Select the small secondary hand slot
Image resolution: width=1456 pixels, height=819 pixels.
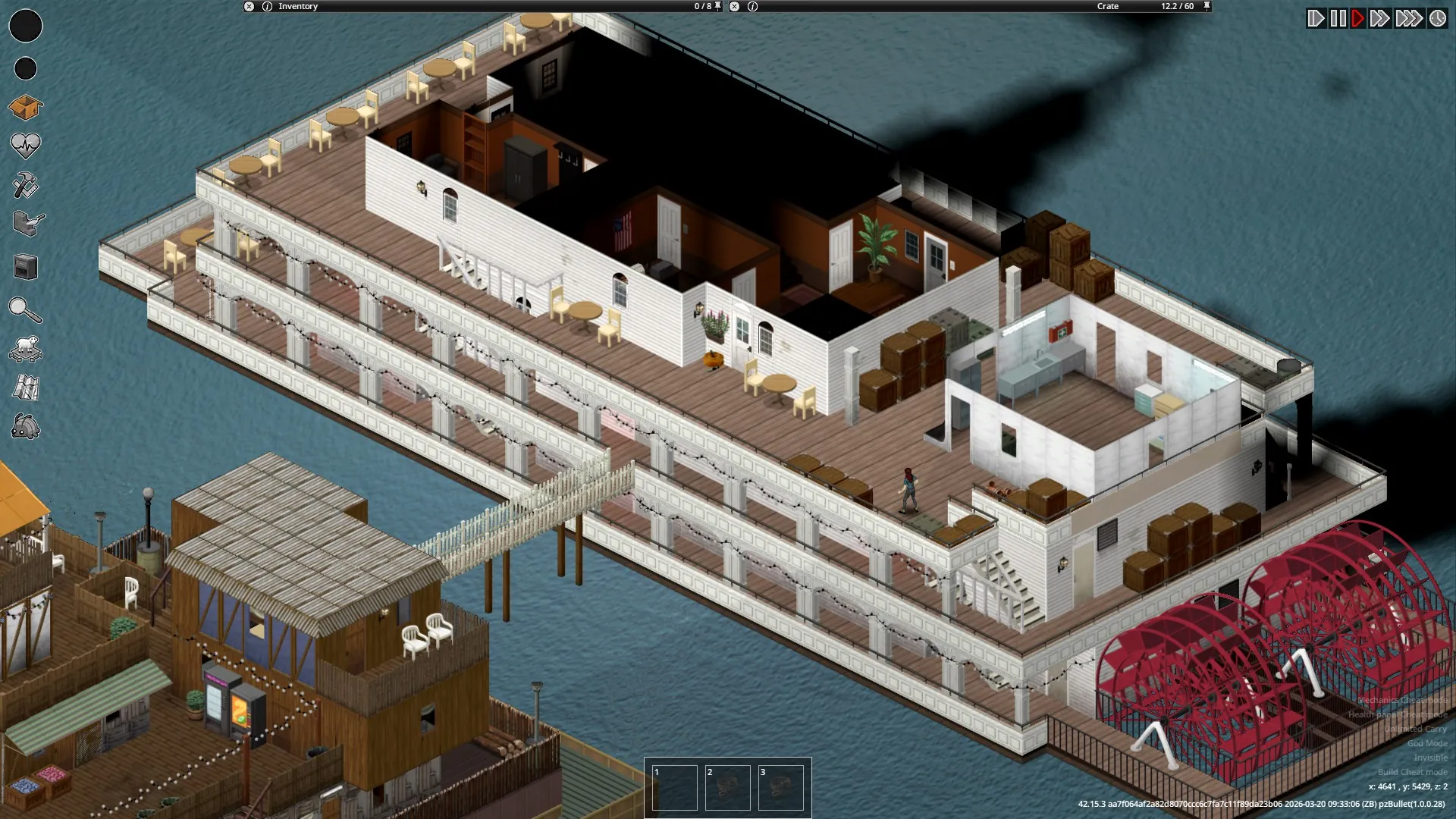tap(26, 68)
